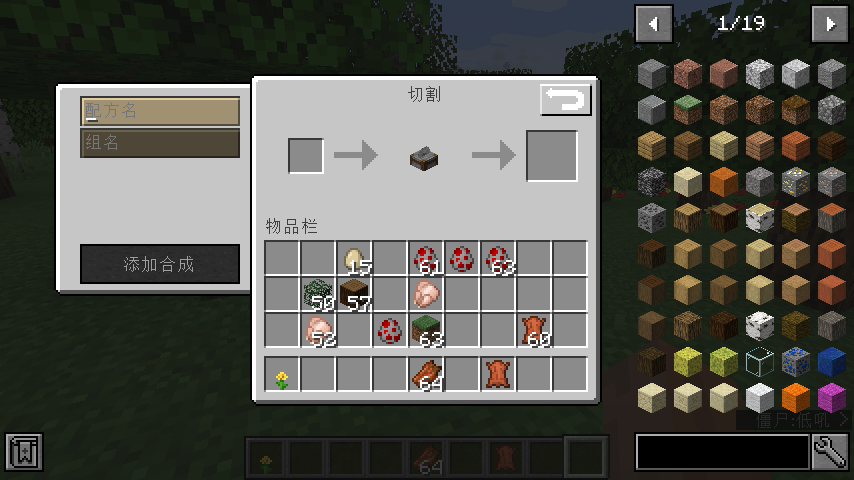Go to the previous item list page
This screenshot has width=854, height=480.
pos(654,24)
